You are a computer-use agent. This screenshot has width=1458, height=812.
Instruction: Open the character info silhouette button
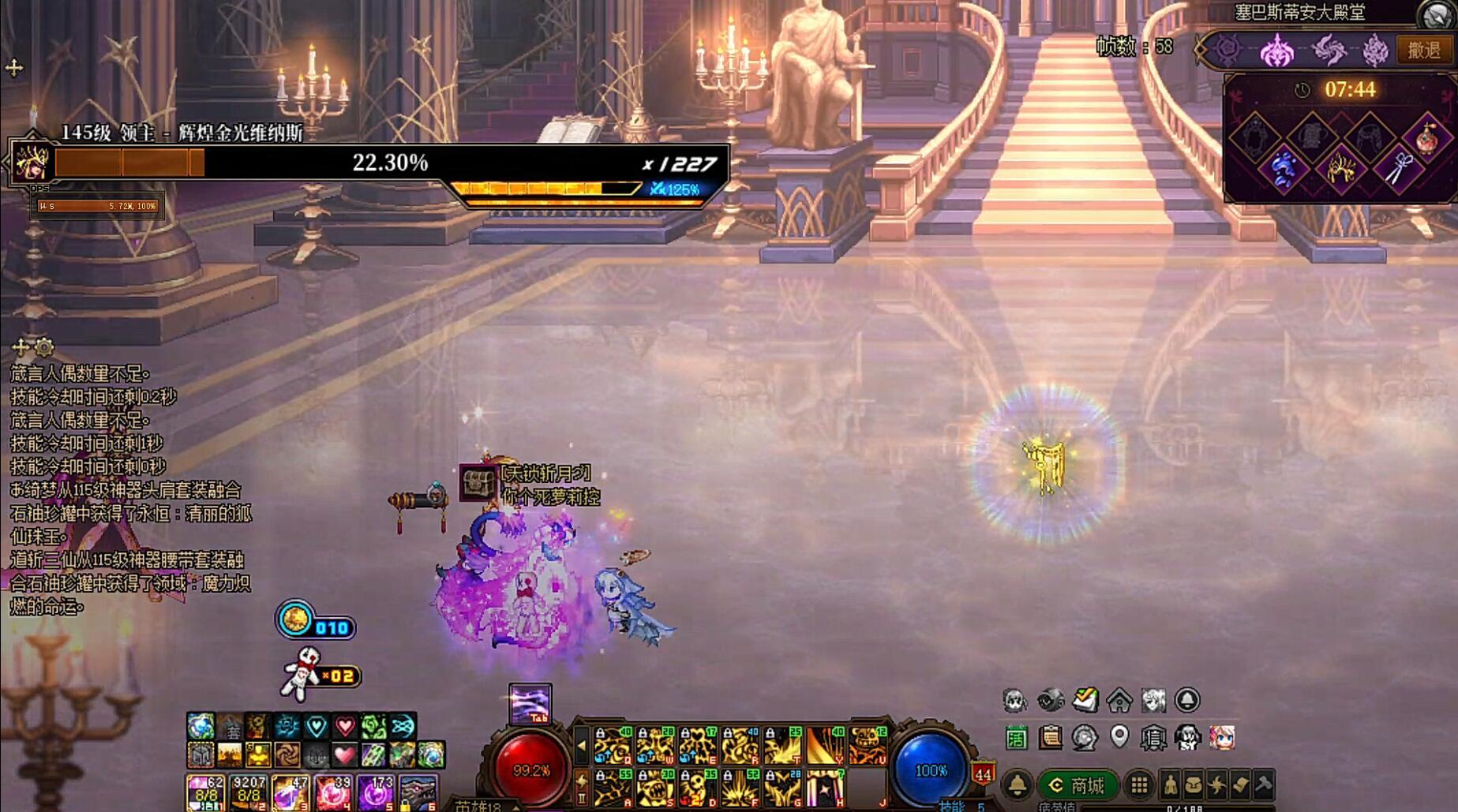pos(1170,785)
